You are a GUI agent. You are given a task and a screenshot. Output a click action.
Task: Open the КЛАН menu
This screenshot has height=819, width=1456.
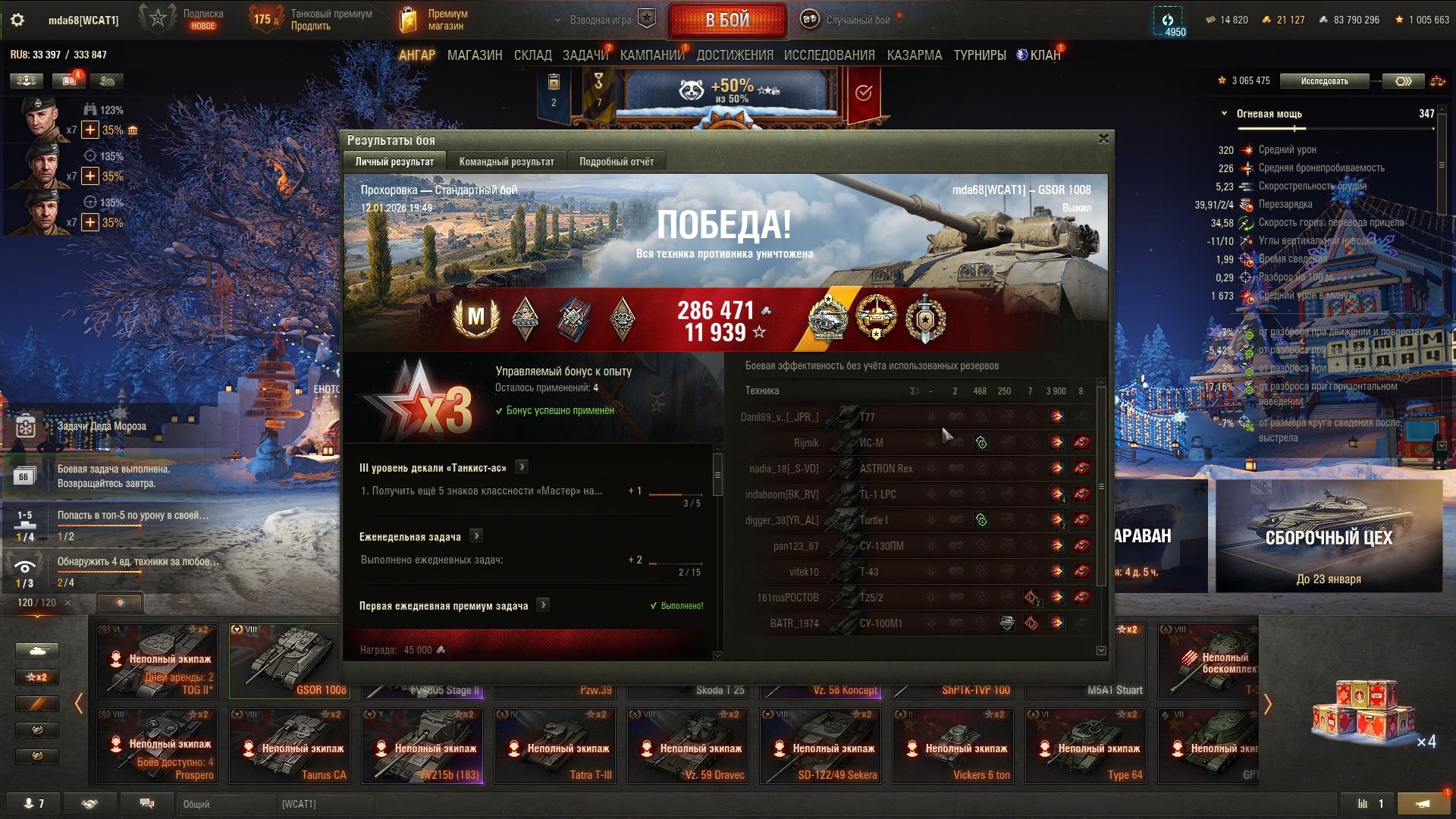(1044, 55)
